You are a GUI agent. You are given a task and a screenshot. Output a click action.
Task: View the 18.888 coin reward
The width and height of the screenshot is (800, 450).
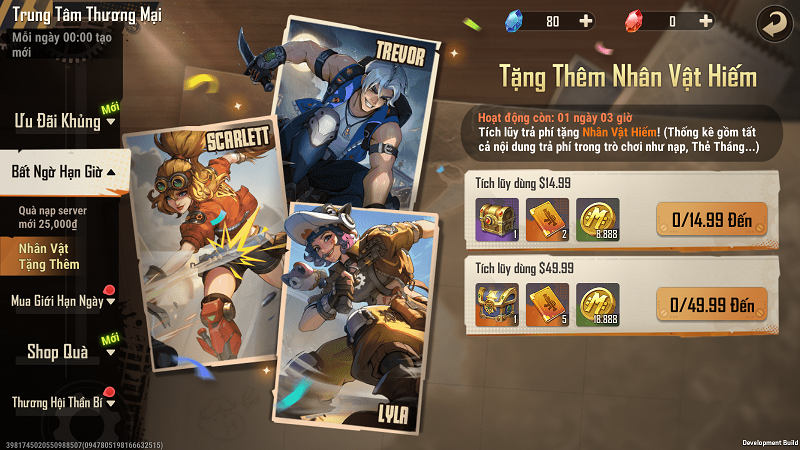(597, 304)
